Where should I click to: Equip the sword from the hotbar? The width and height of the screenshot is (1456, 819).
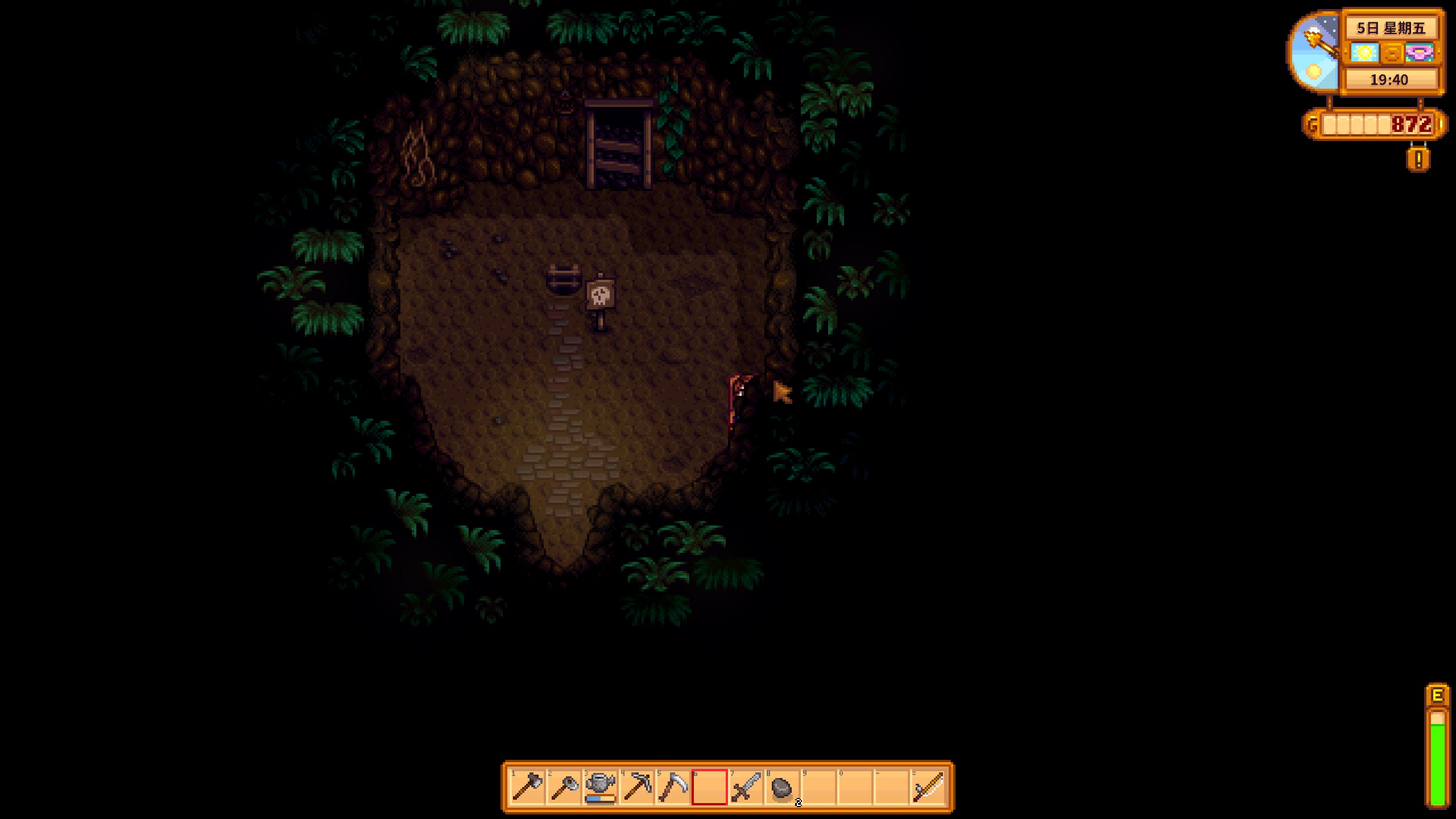[x=746, y=787]
